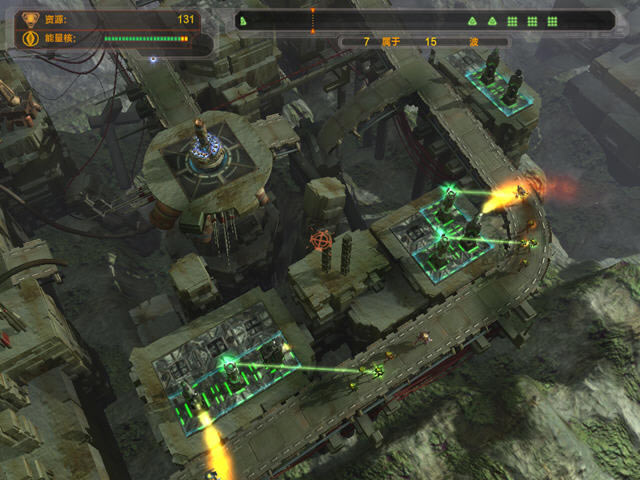Select the first green icon on the wave bar

pos(245,20)
